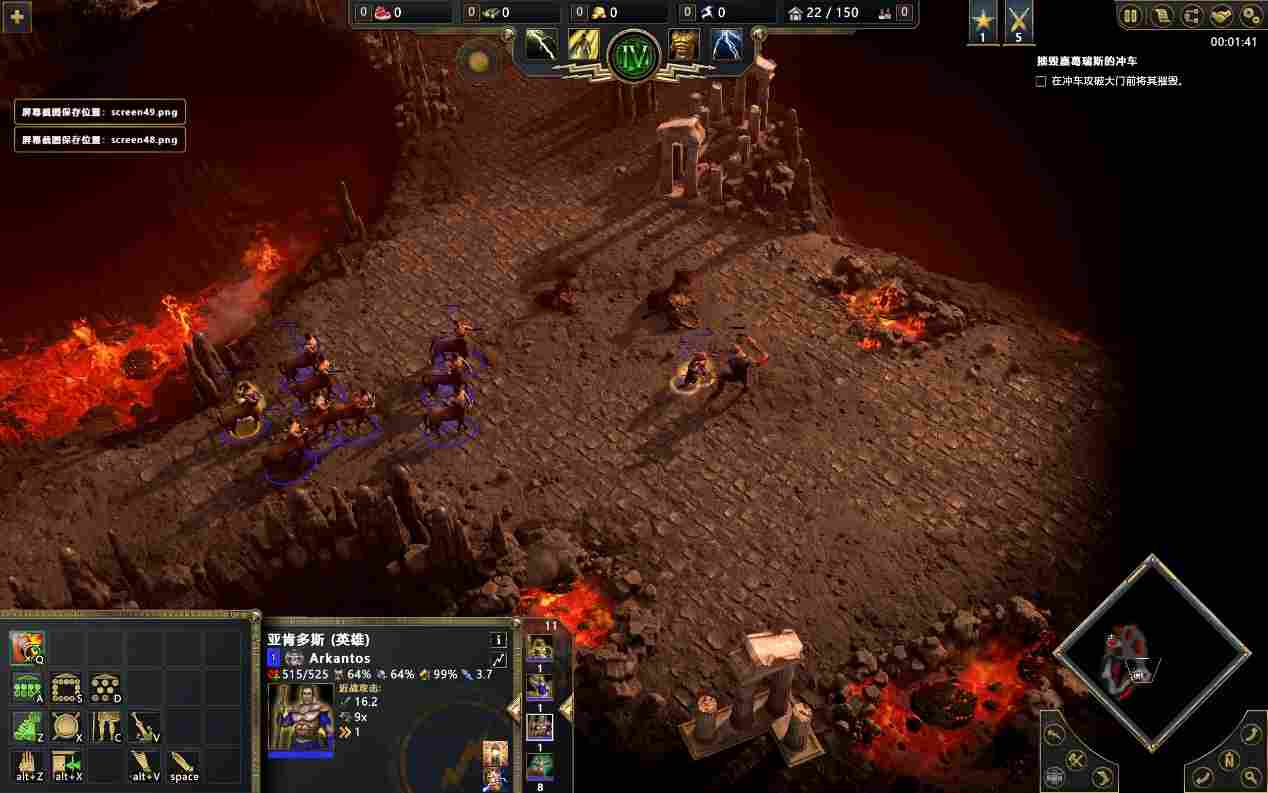Cast the lightning bolt god power
Image resolution: width=1268 pixels, height=793 pixels.
(x=541, y=44)
